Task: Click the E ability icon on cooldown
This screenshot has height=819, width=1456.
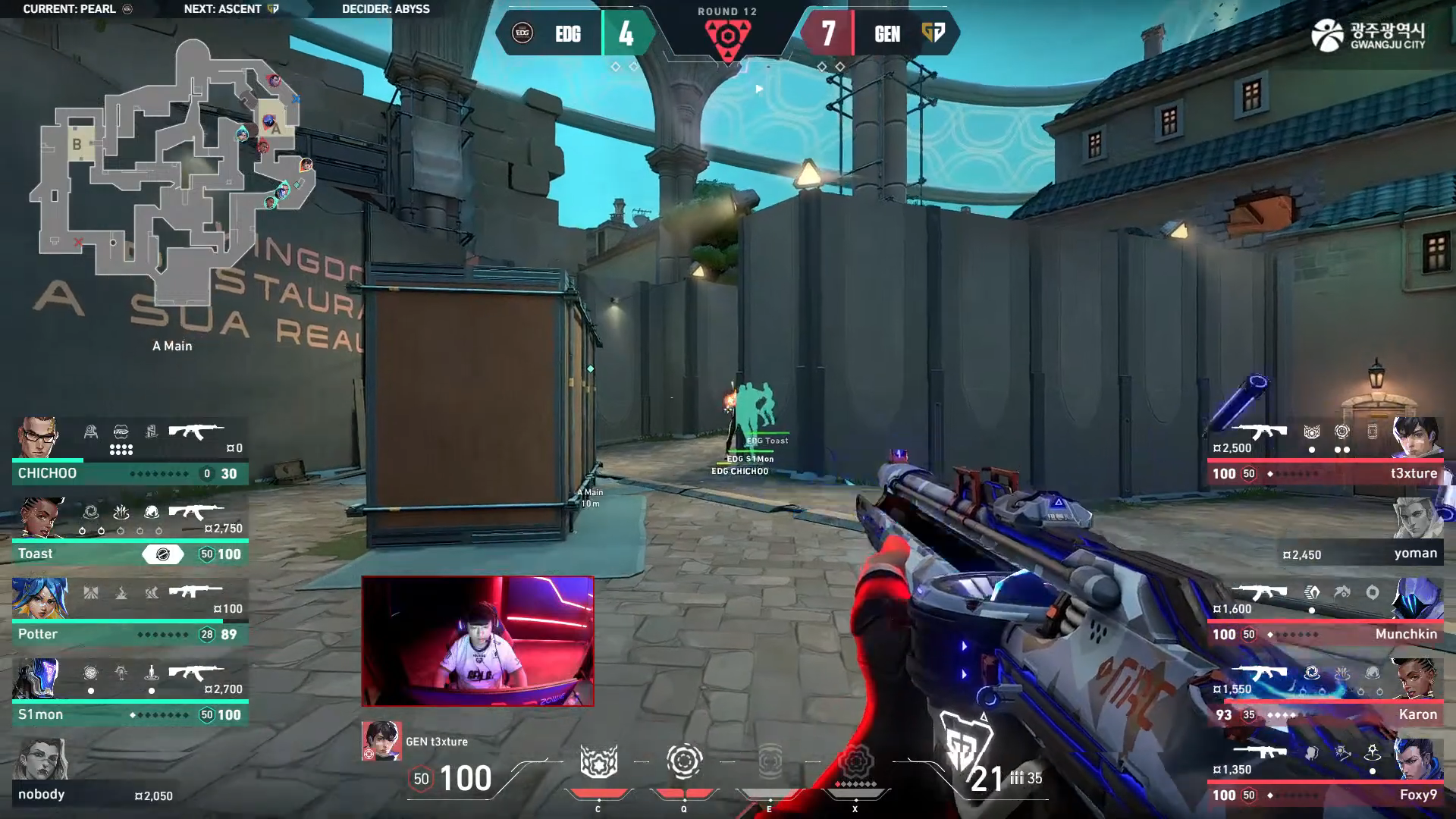Action: pyautogui.click(x=770, y=761)
